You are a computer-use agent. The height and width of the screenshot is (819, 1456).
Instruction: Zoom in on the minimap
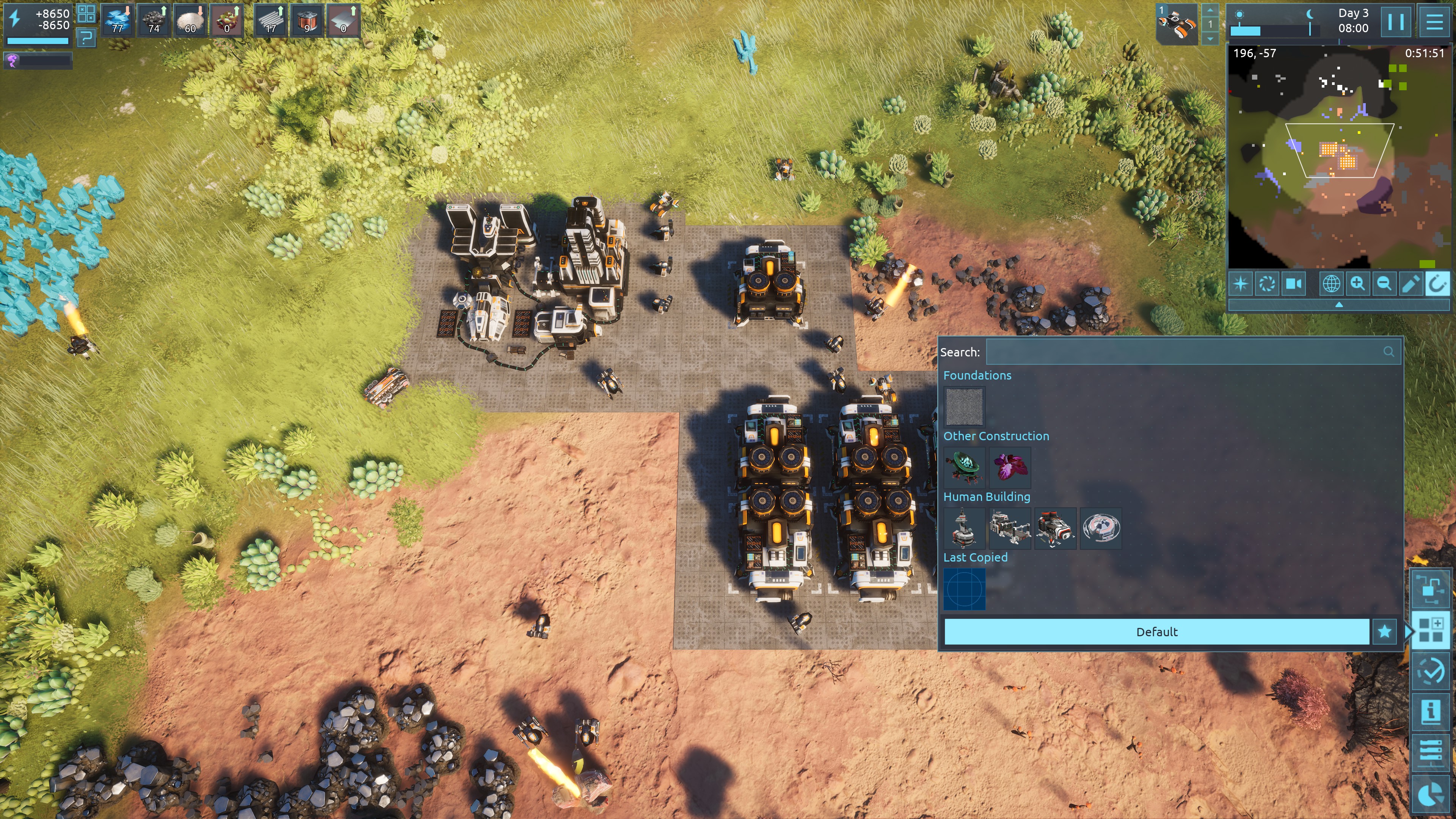[1357, 283]
